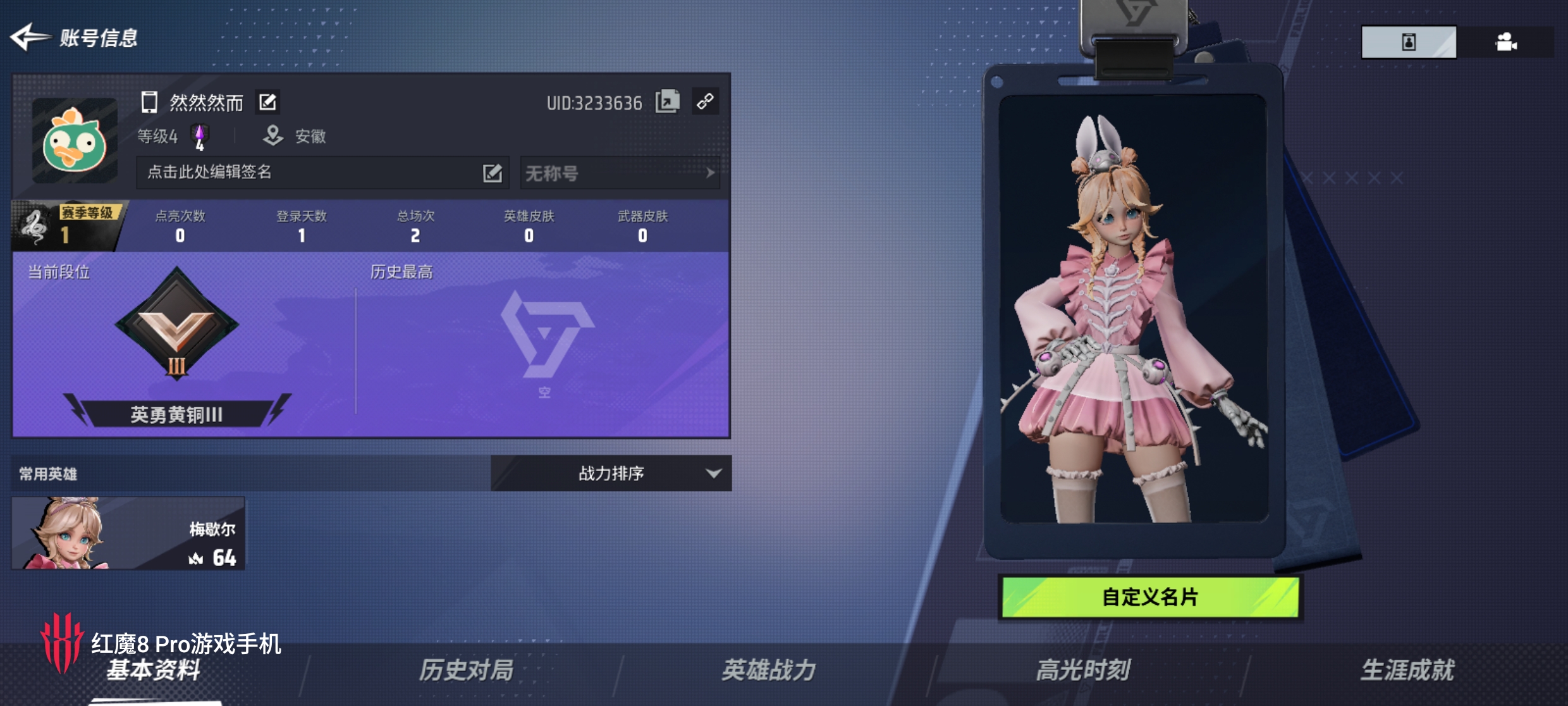Image resolution: width=1568 pixels, height=706 pixels.
Task: Select the 基本资料 basic info tab
Action: click(x=154, y=670)
